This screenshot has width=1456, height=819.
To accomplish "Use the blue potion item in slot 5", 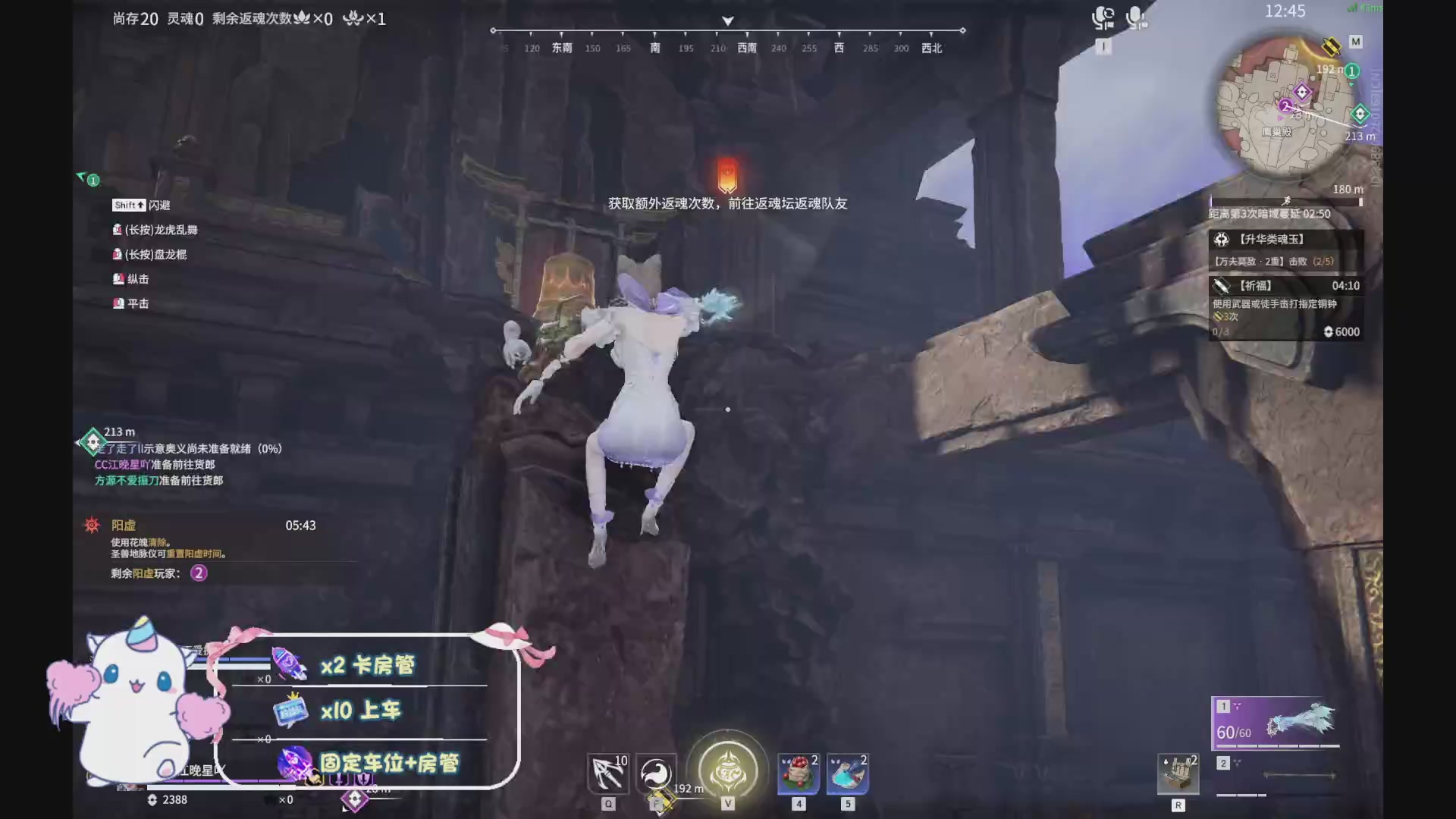I will pyautogui.click(x=847, y=773).
